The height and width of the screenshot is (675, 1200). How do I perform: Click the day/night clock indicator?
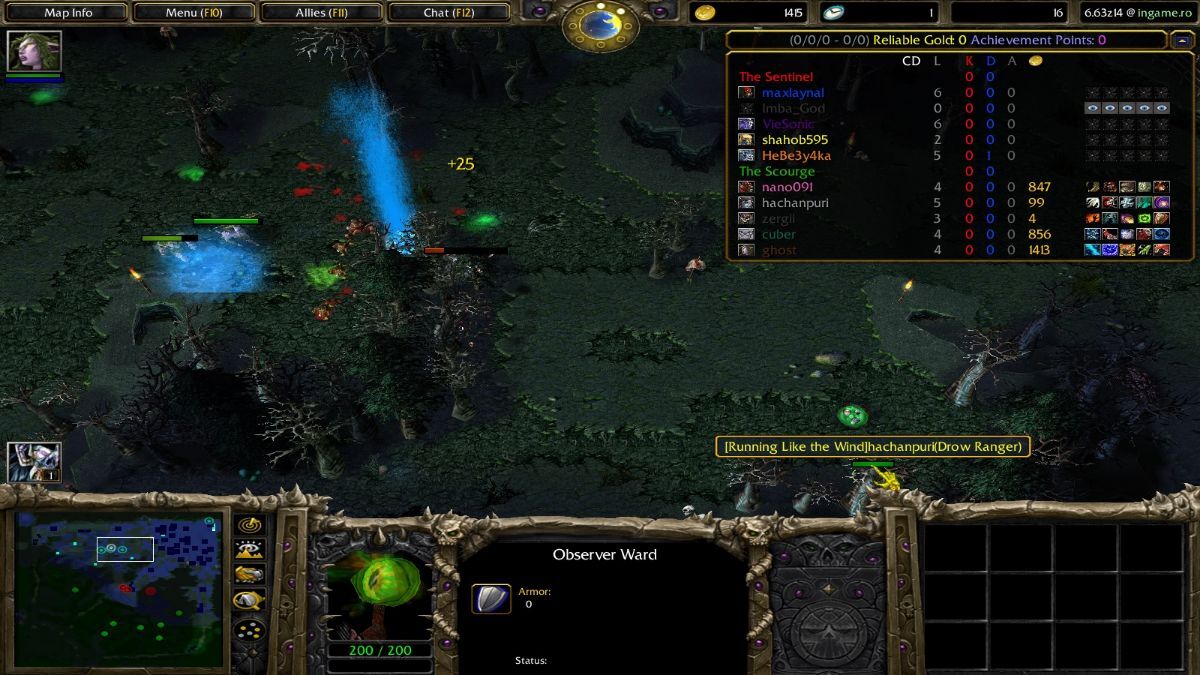click(x=600, y=25)
